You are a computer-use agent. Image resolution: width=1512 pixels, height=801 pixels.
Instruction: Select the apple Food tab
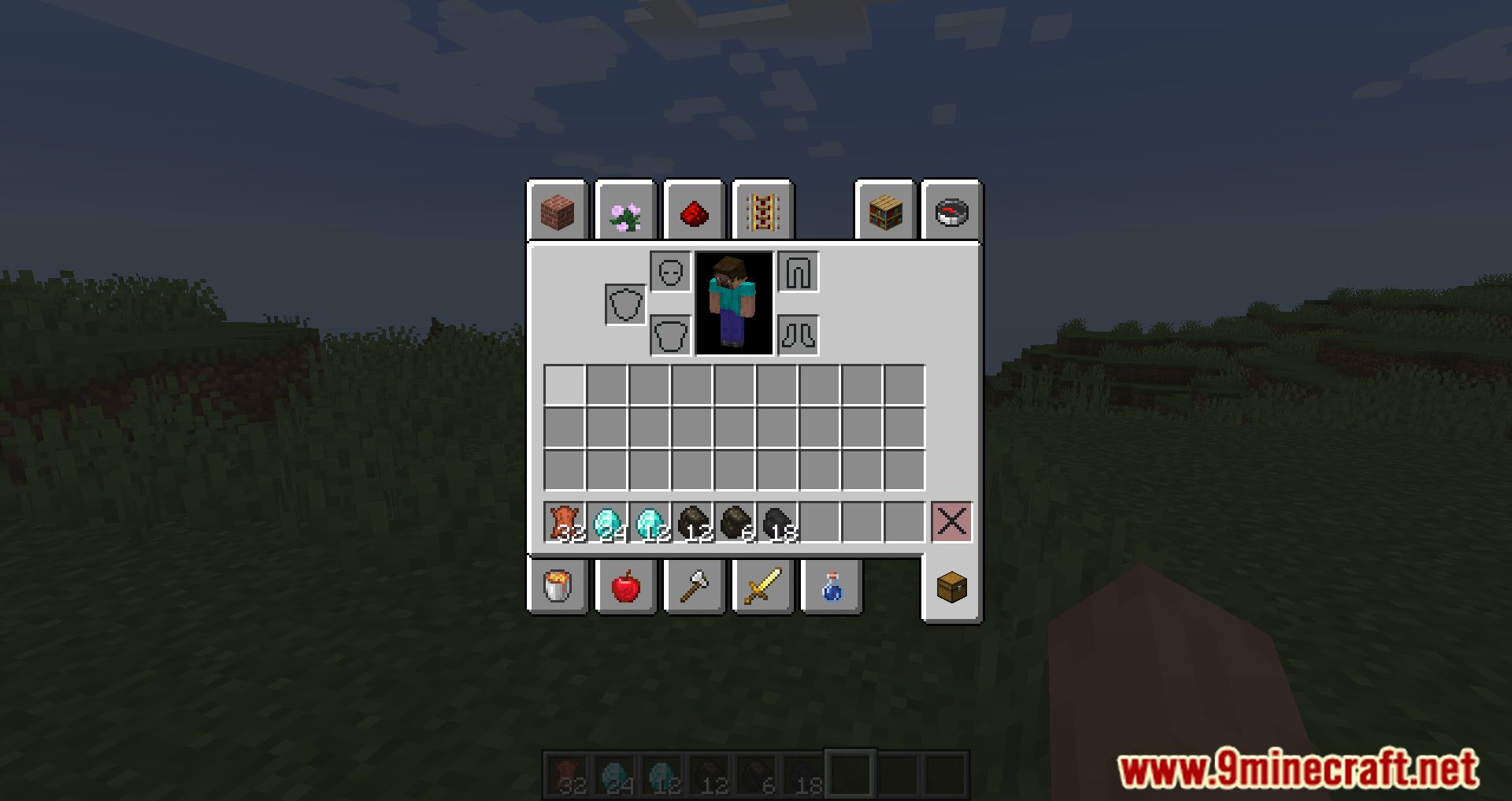click(x=625, y=587)
